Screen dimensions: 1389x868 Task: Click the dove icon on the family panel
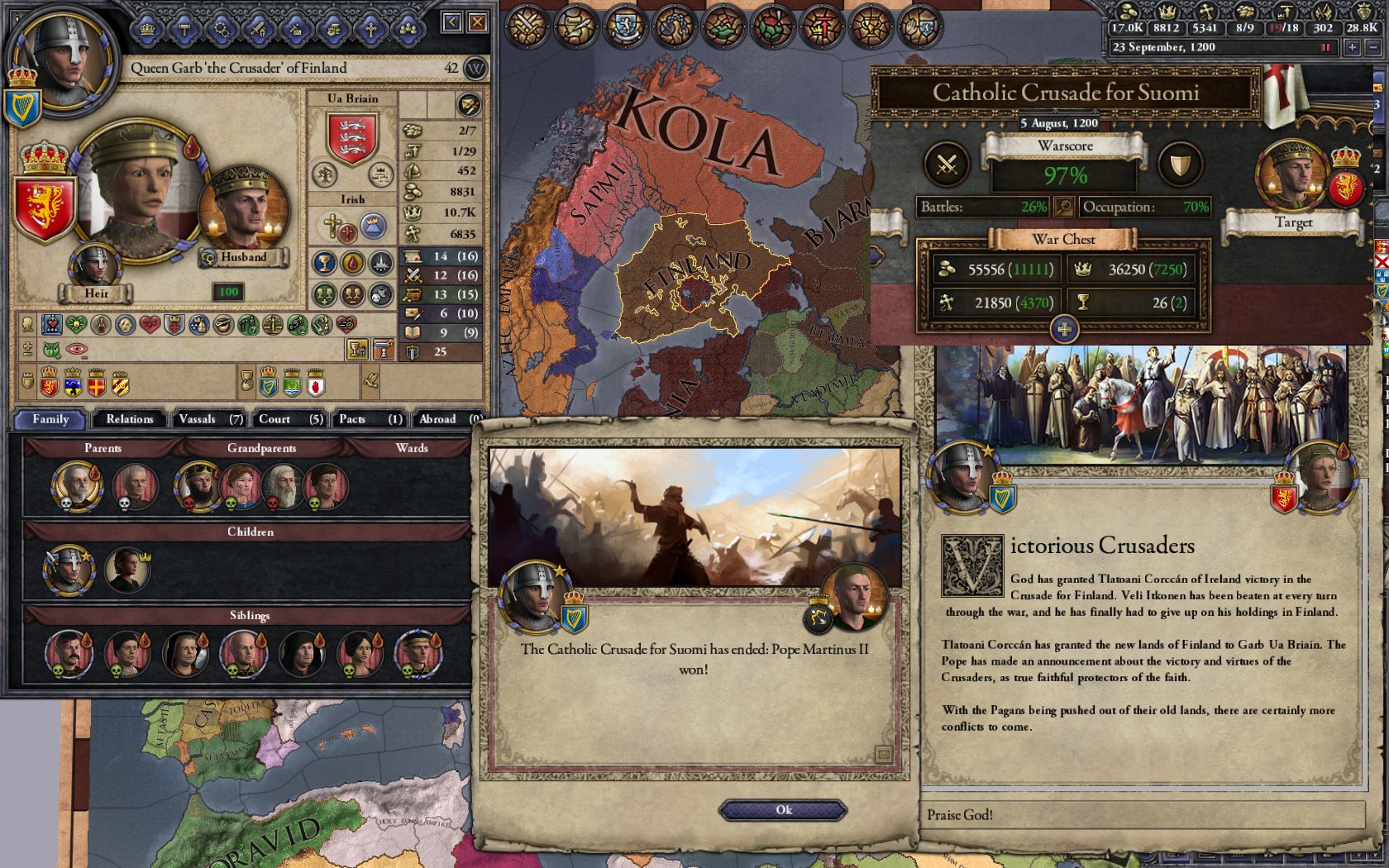point(370,381)
